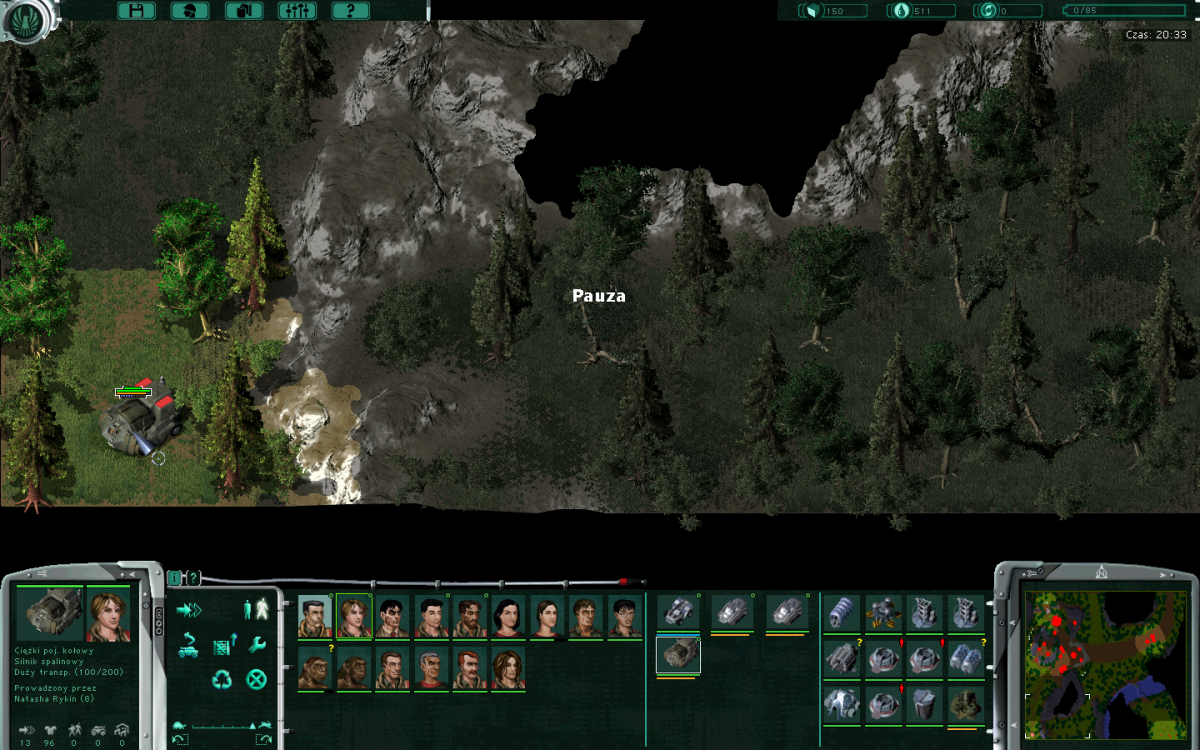Open the save game floppy disk button

coord(136,11)
